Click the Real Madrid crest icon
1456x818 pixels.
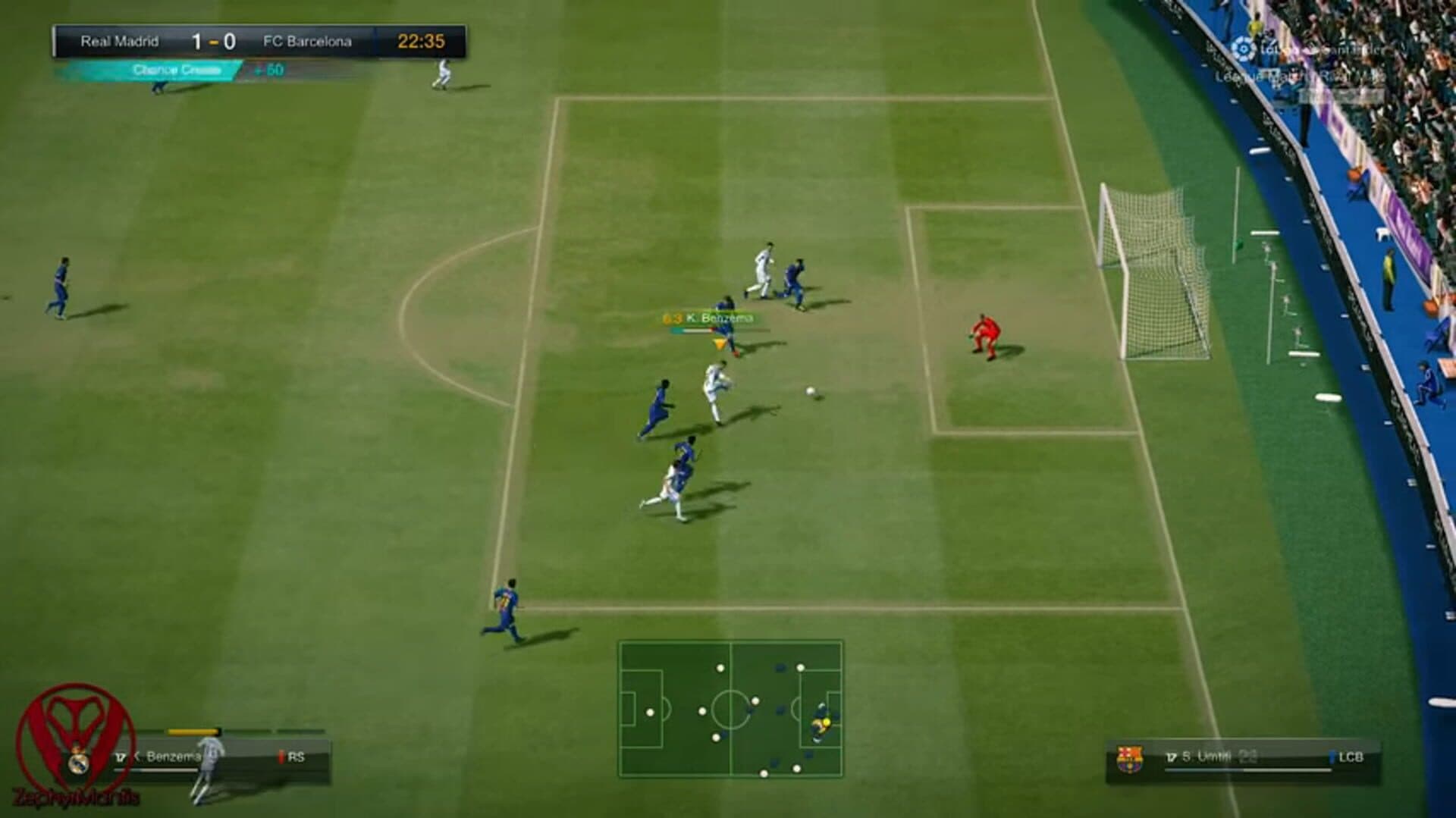(78, 760)
